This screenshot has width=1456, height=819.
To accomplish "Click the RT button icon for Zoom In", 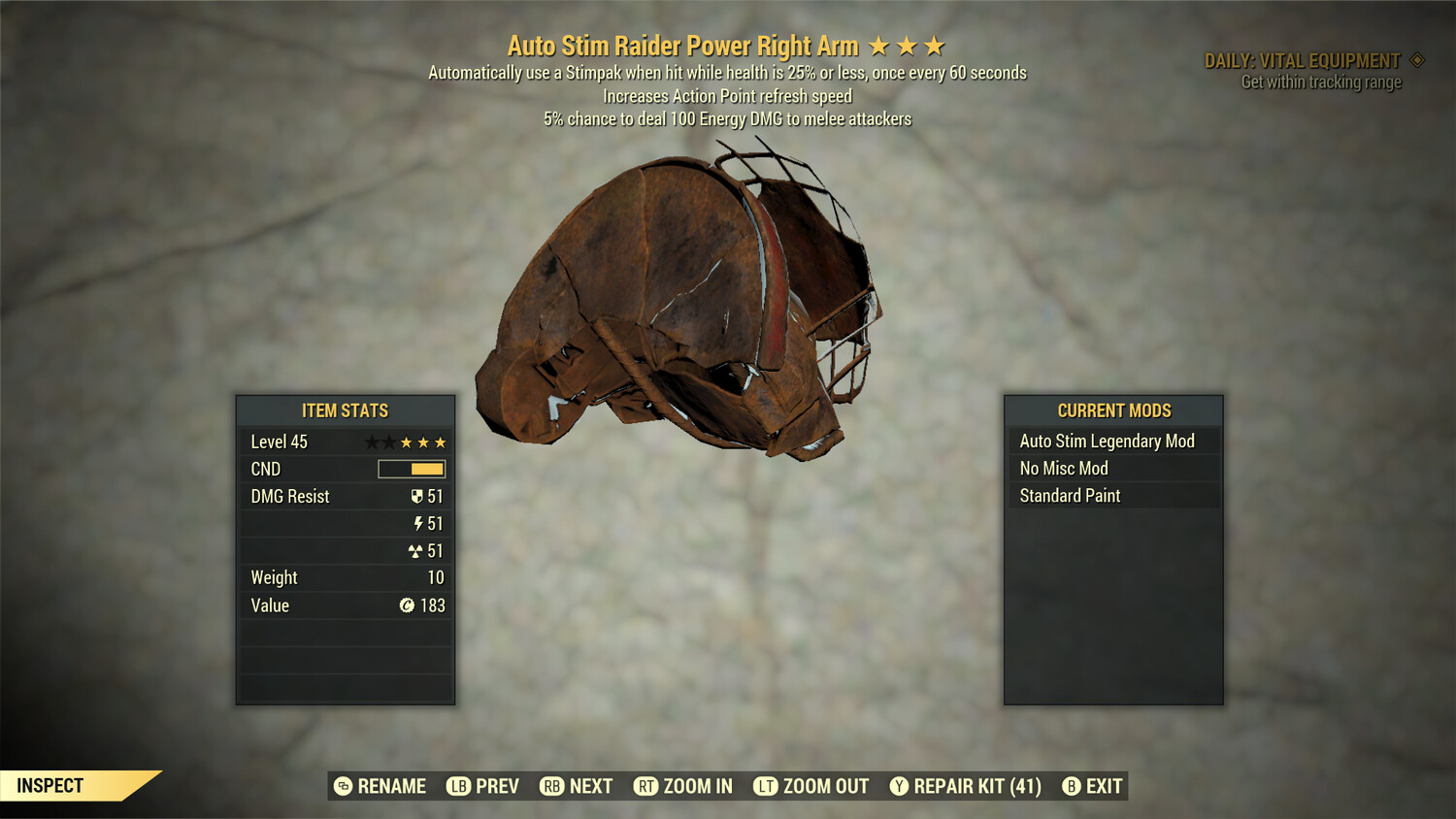I will point(644,786).
